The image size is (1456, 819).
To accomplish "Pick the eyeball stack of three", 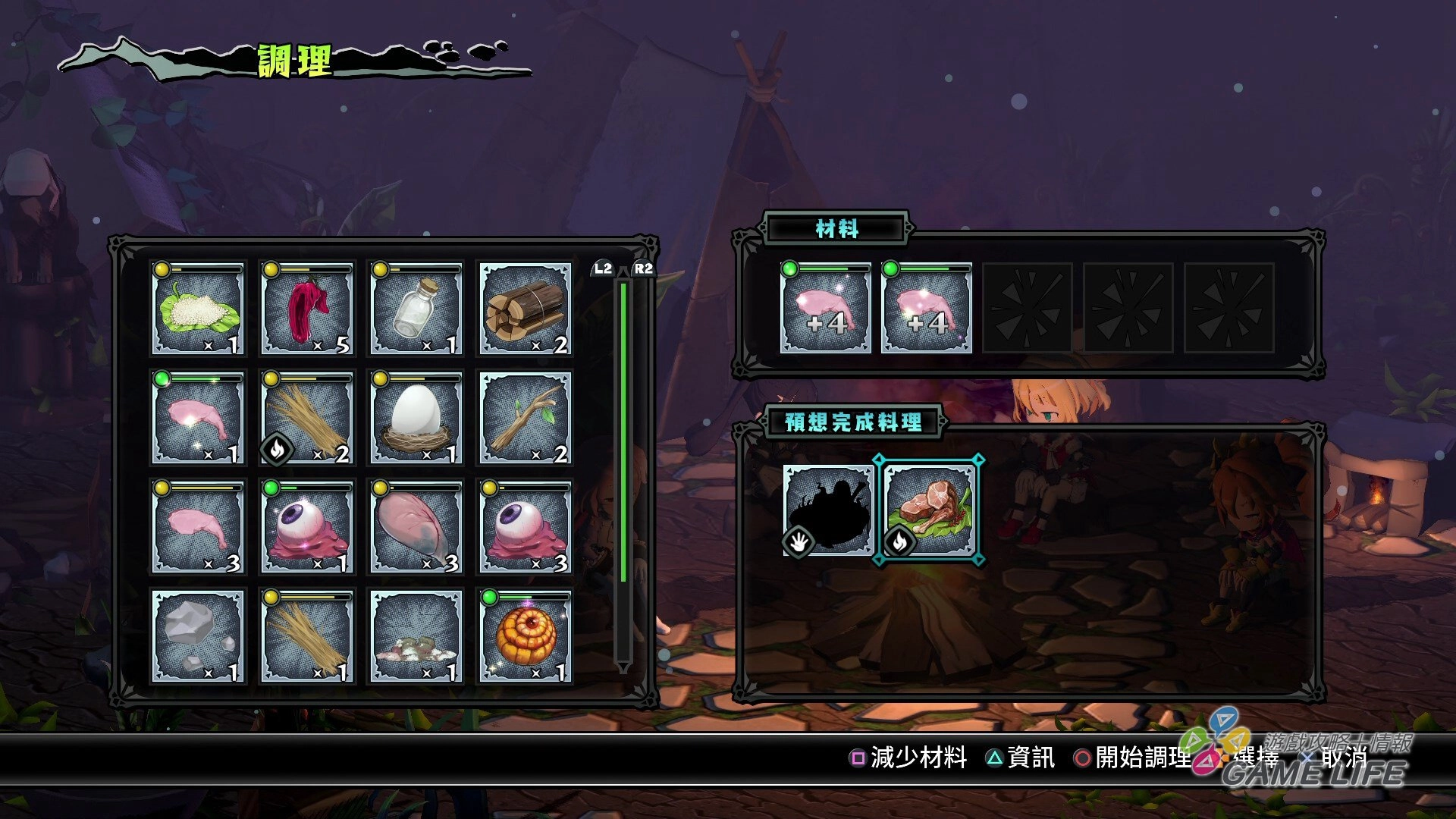I will coord(525,527).
